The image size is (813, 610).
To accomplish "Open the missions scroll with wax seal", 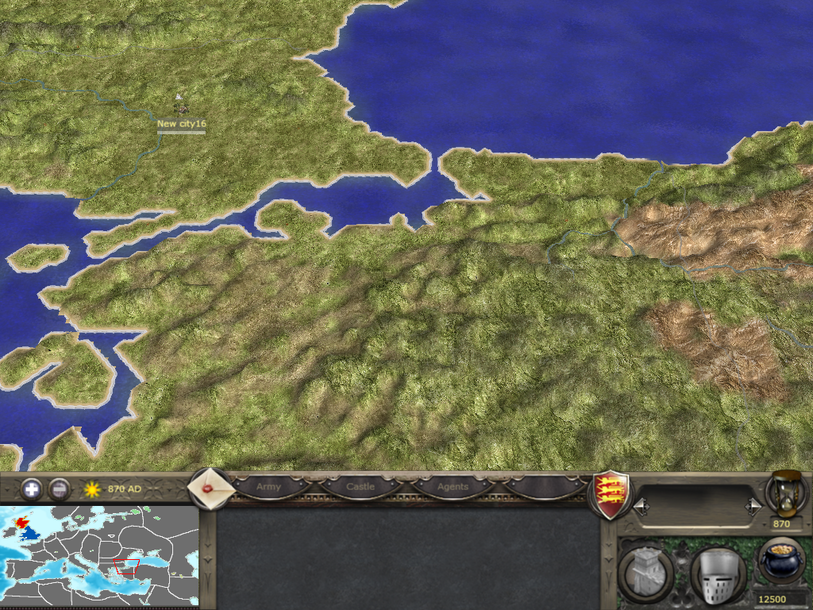I will point(211,489).
